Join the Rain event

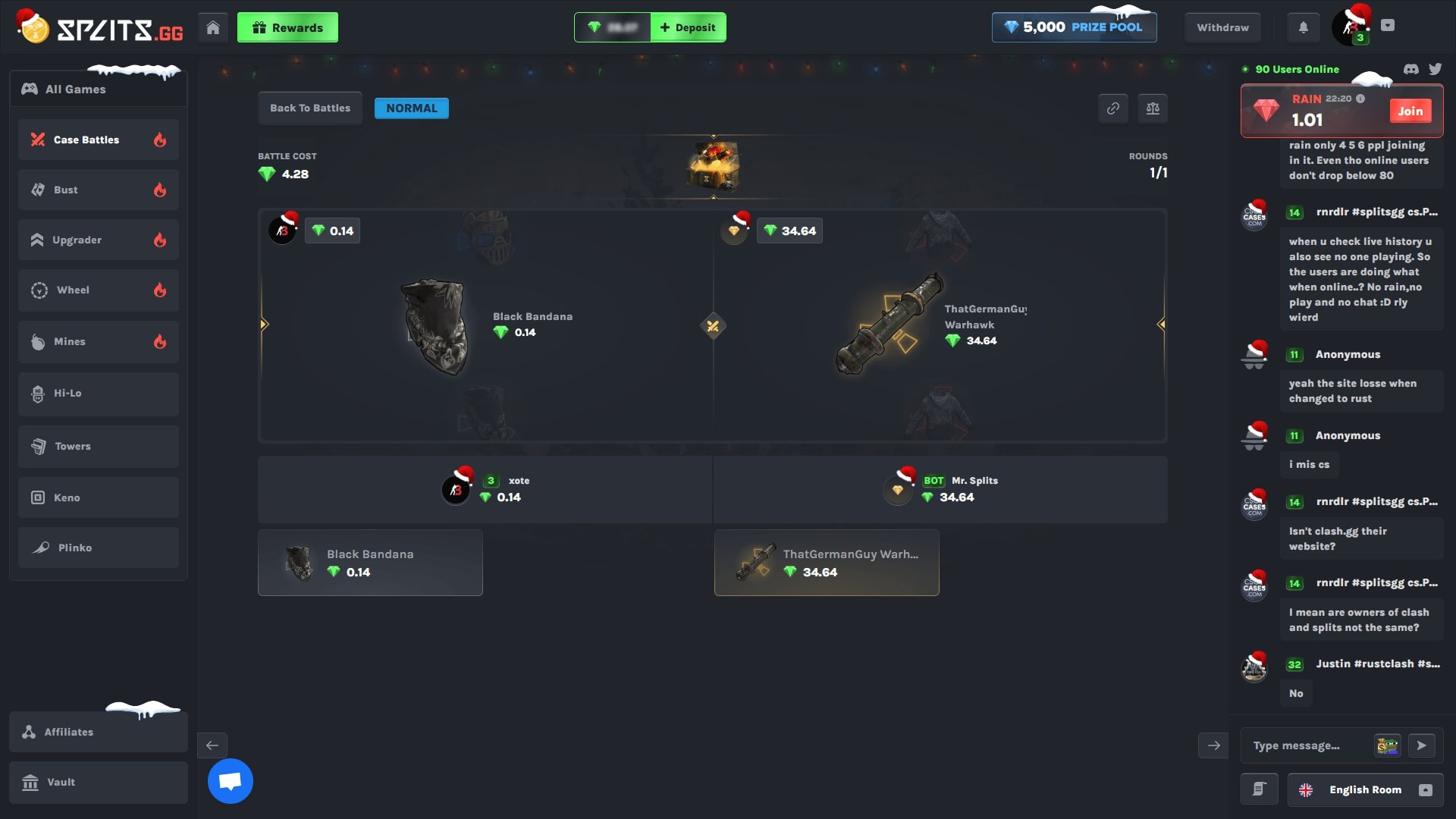[1410, 111]
